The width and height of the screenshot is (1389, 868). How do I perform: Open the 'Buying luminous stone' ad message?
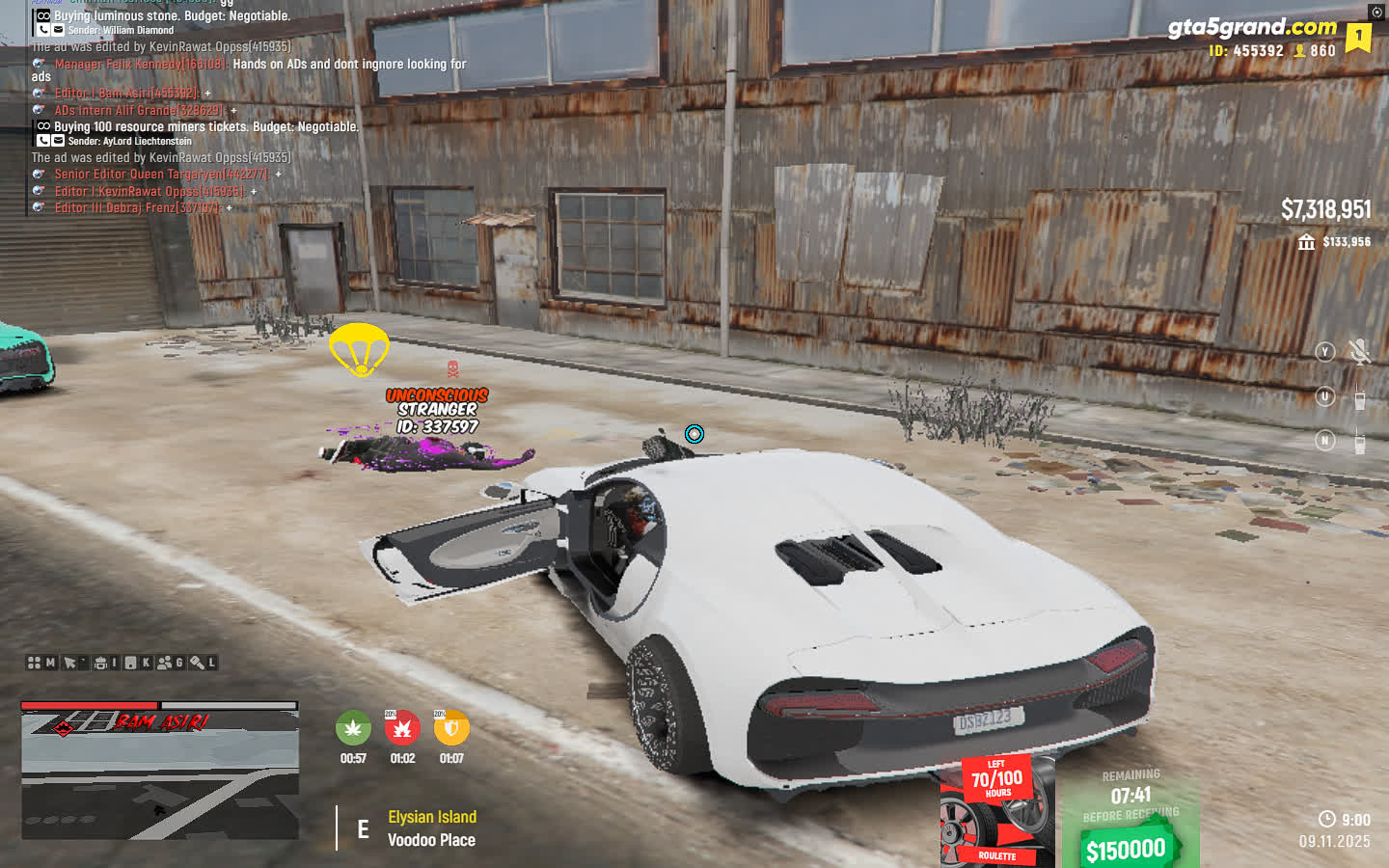172,16
